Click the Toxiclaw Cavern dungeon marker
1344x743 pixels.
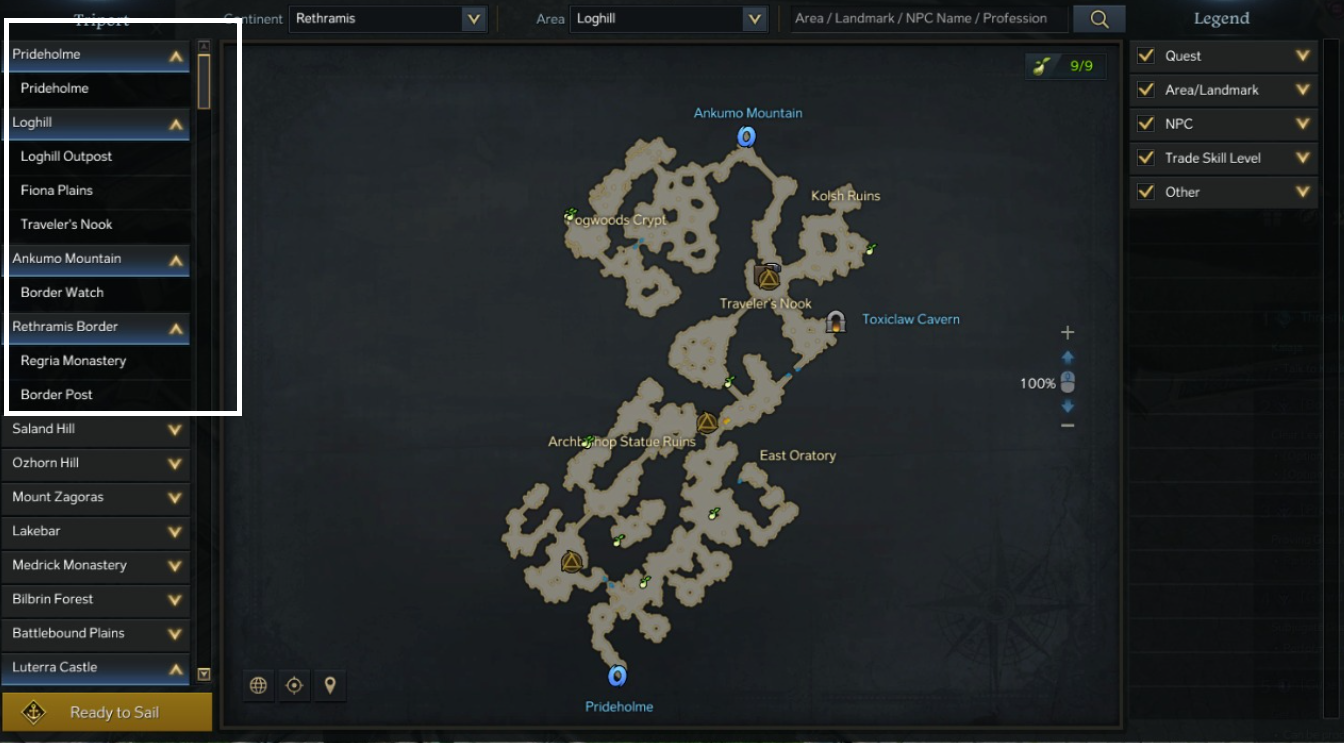pyautogui.click(x=835, y=321)
